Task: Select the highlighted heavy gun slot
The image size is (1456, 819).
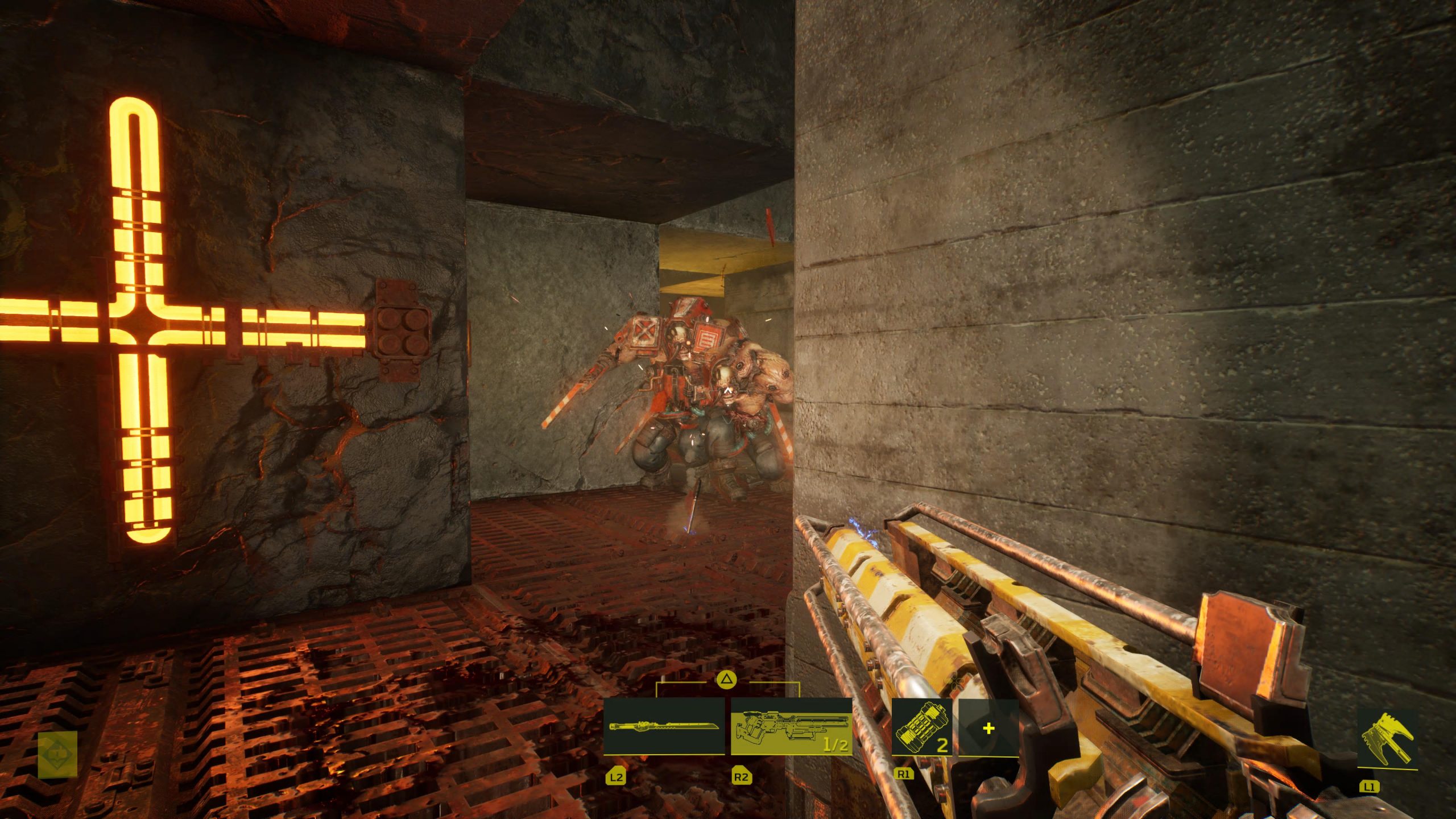Action: (x=791, y=726)
